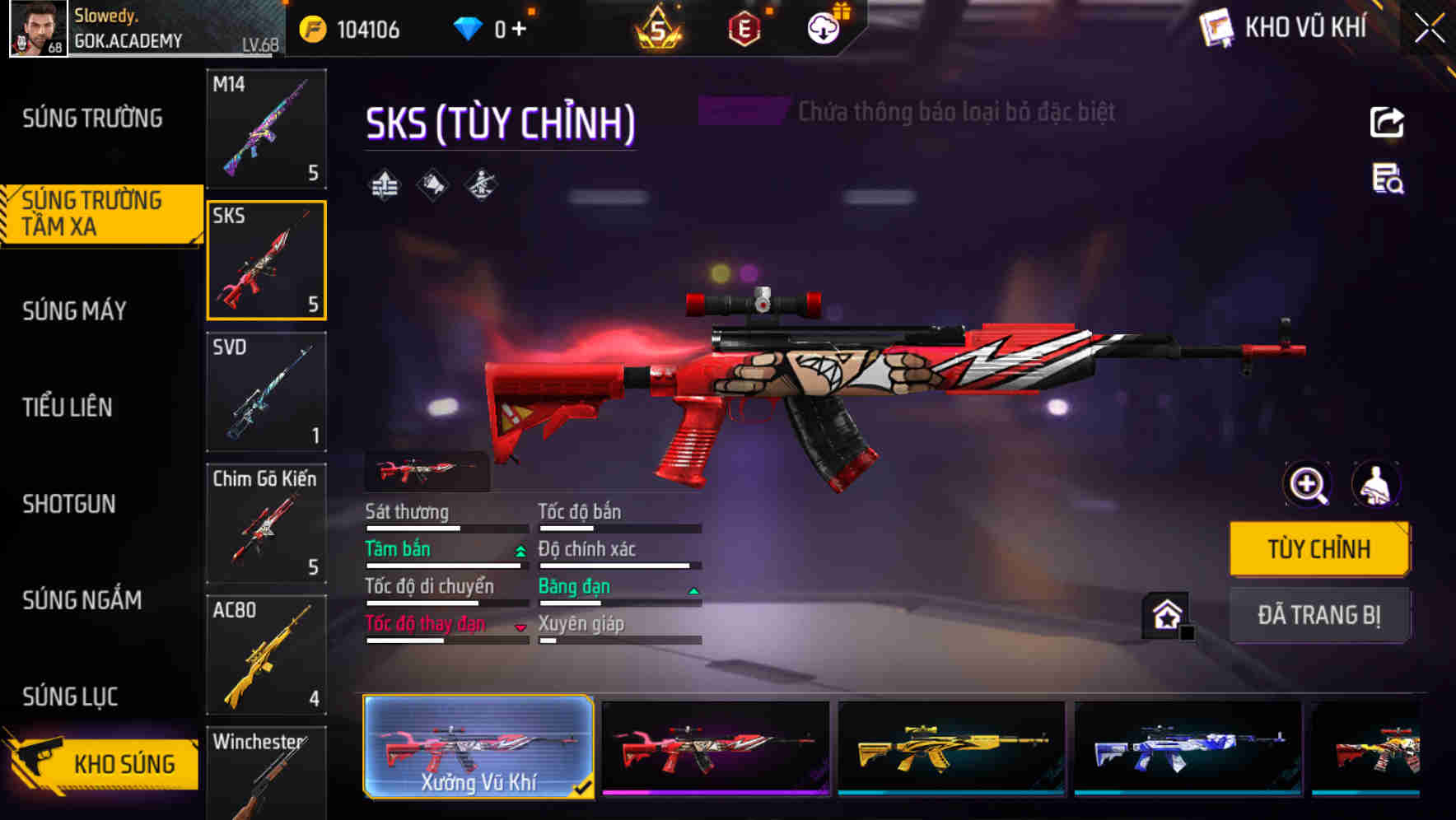Mark SKS as favorite with home-star icon
Image resolution: width=1456 pixels, height=820 pixels.
tap(1165, 614)
